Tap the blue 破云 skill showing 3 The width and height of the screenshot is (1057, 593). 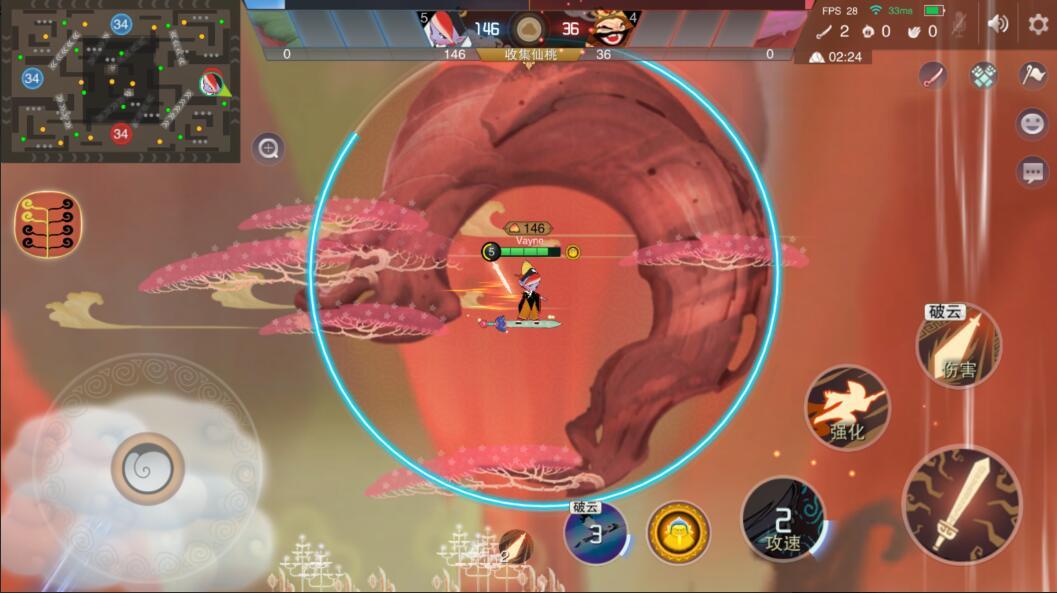[595, 532]
